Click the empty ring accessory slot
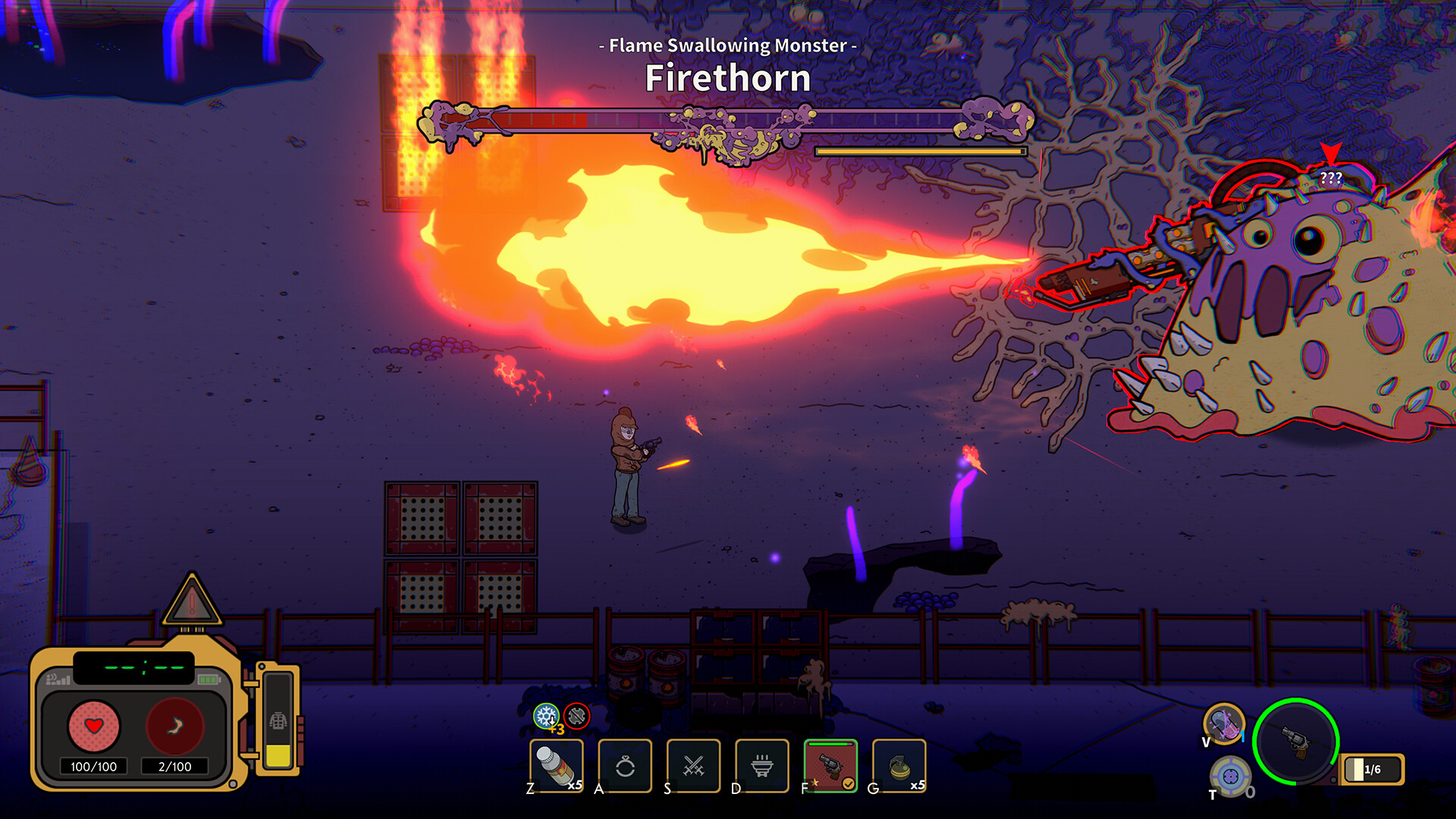Viewport: 1456px width, 819px height. [x=625, y=766]
